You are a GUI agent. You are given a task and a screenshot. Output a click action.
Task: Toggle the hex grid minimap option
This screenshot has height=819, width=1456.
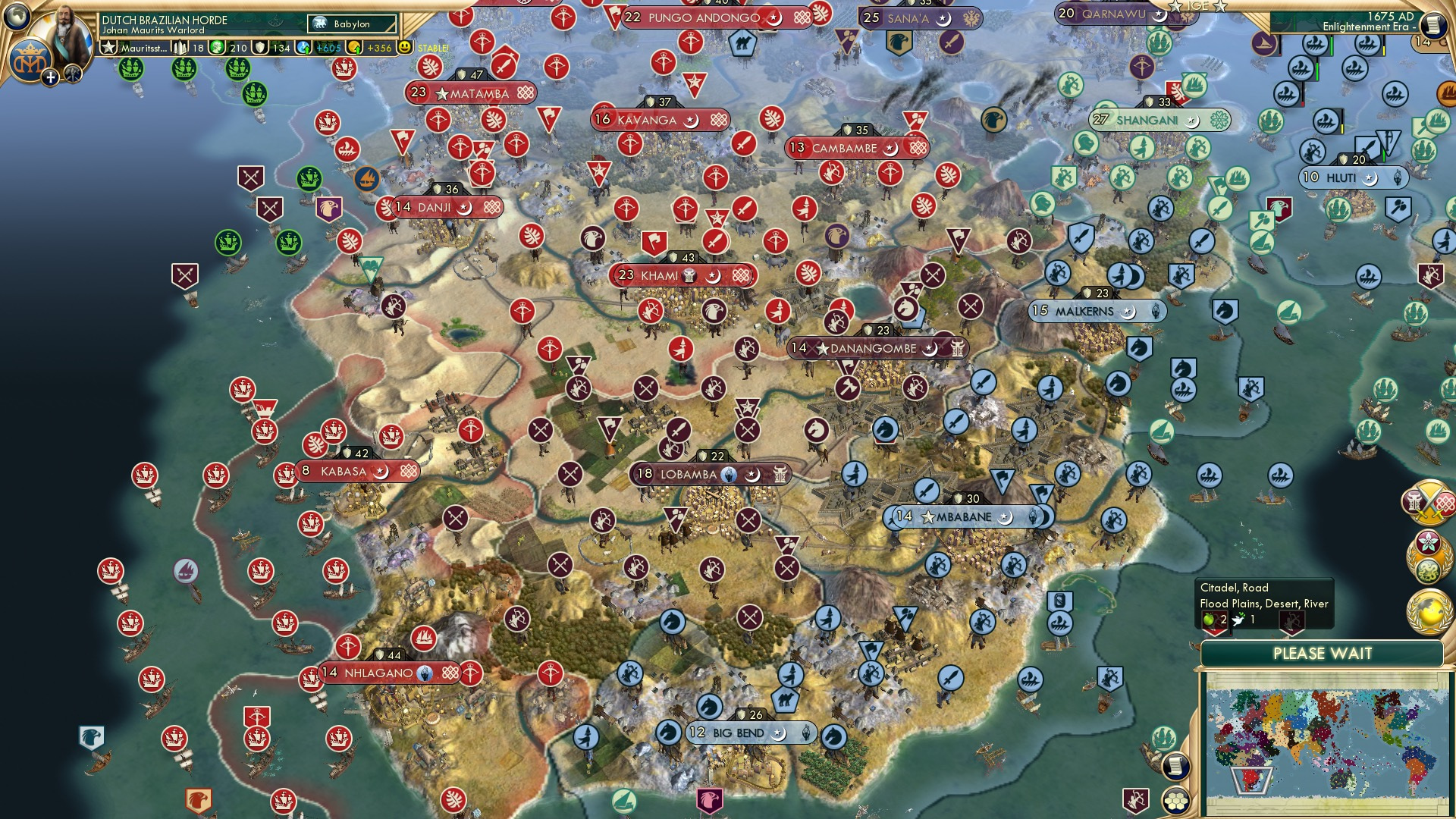[1175, 801]
